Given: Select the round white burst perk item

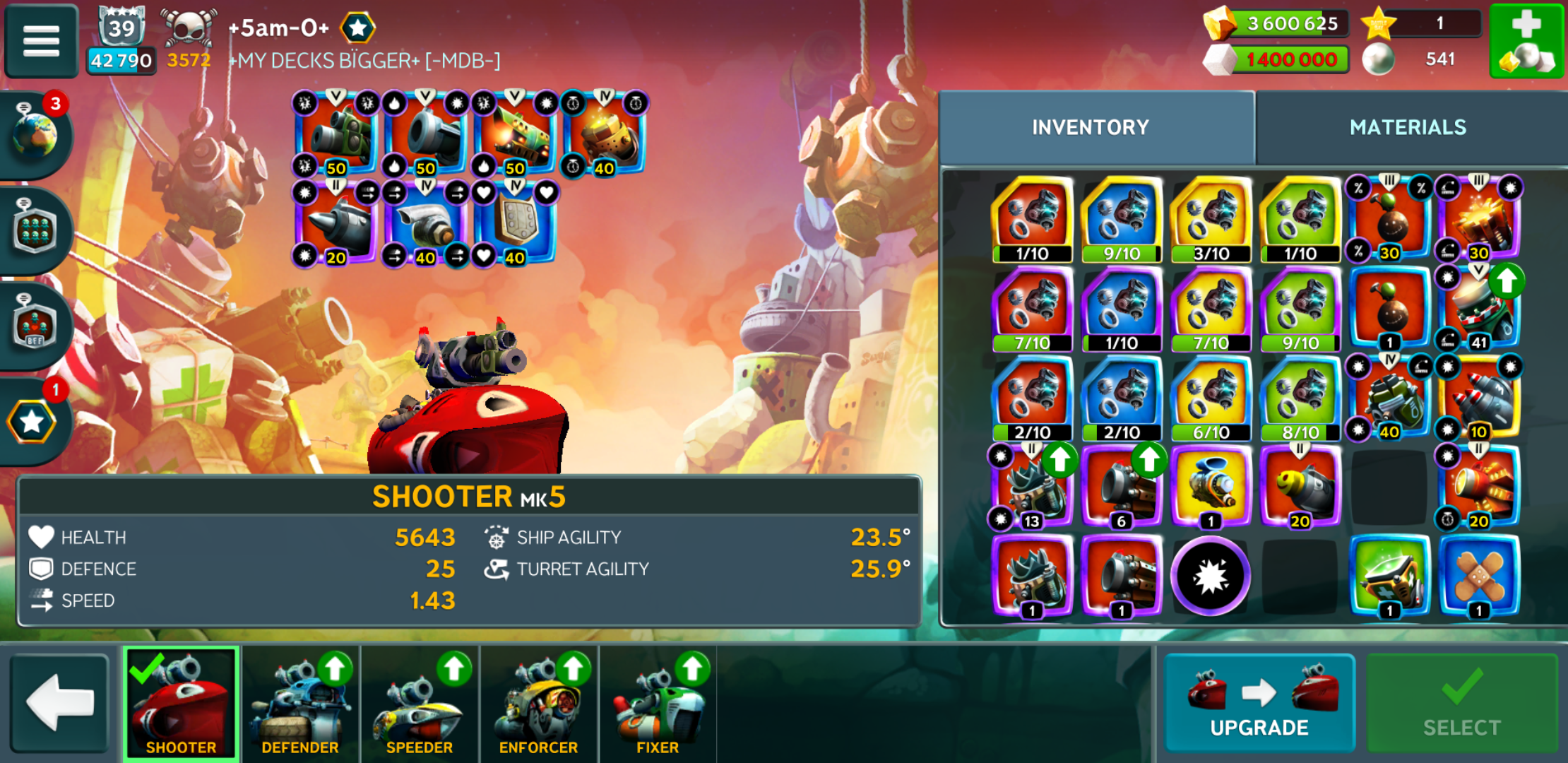Looking at the screenshot, I should [x=1211, y=576].
